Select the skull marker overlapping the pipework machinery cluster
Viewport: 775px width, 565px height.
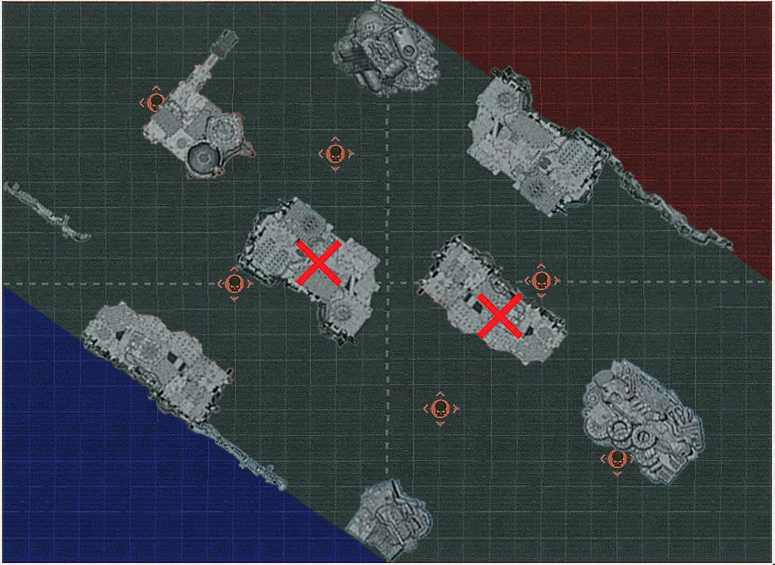pos(616,460)
